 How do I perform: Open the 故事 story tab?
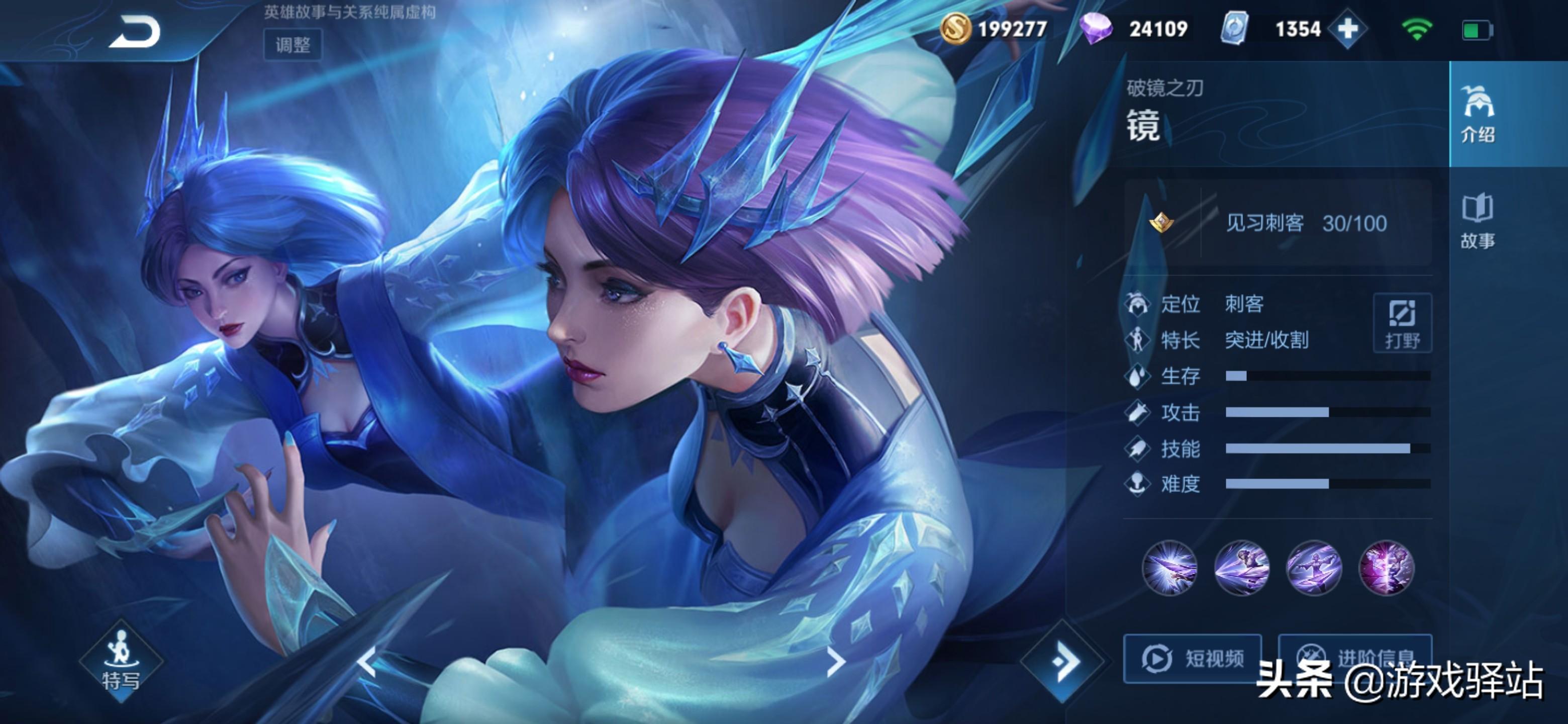tap(1478, 222)
